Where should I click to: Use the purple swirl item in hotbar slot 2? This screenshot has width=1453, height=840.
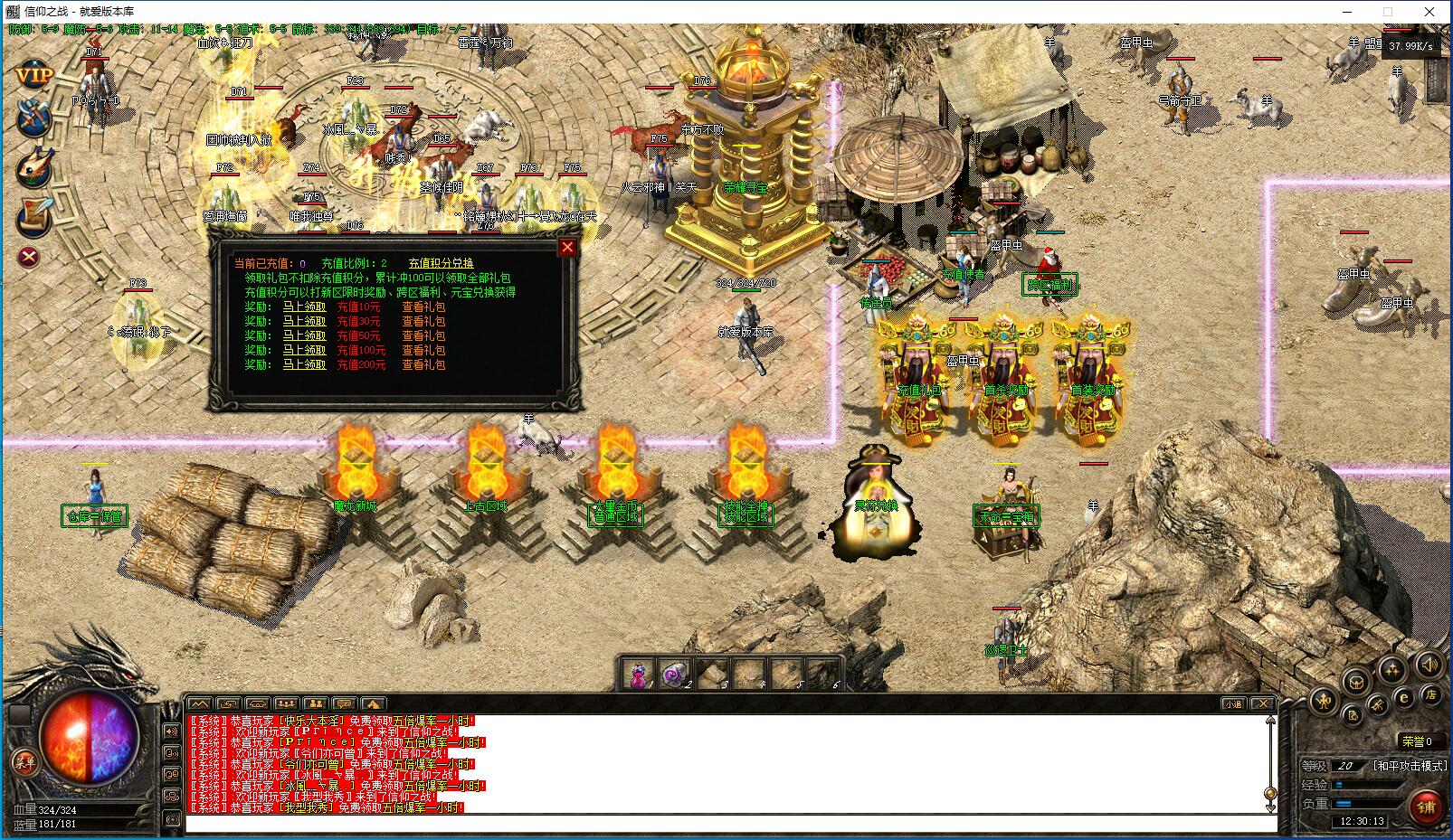point(676,675)
